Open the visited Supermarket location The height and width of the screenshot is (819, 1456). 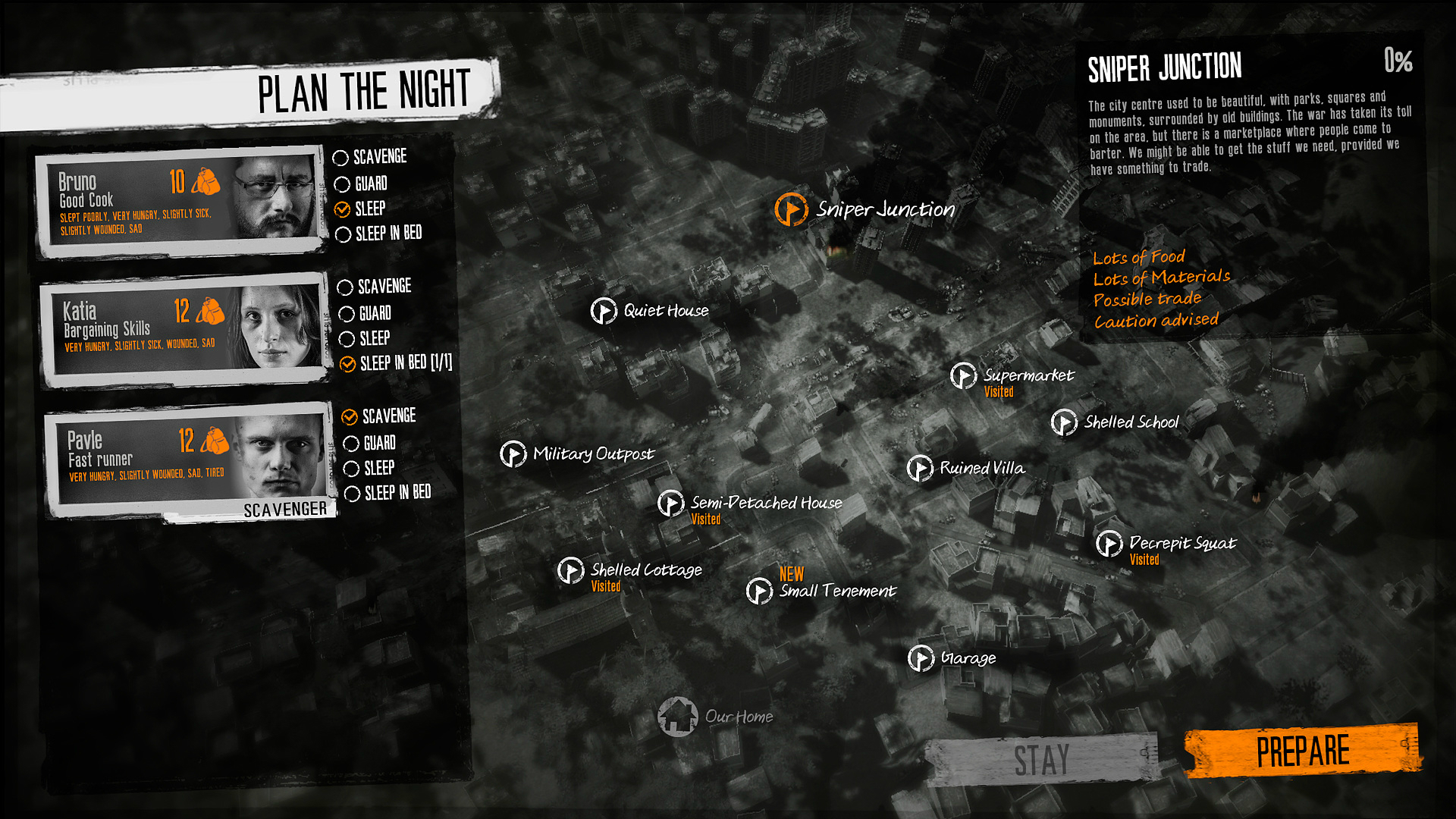961,376
